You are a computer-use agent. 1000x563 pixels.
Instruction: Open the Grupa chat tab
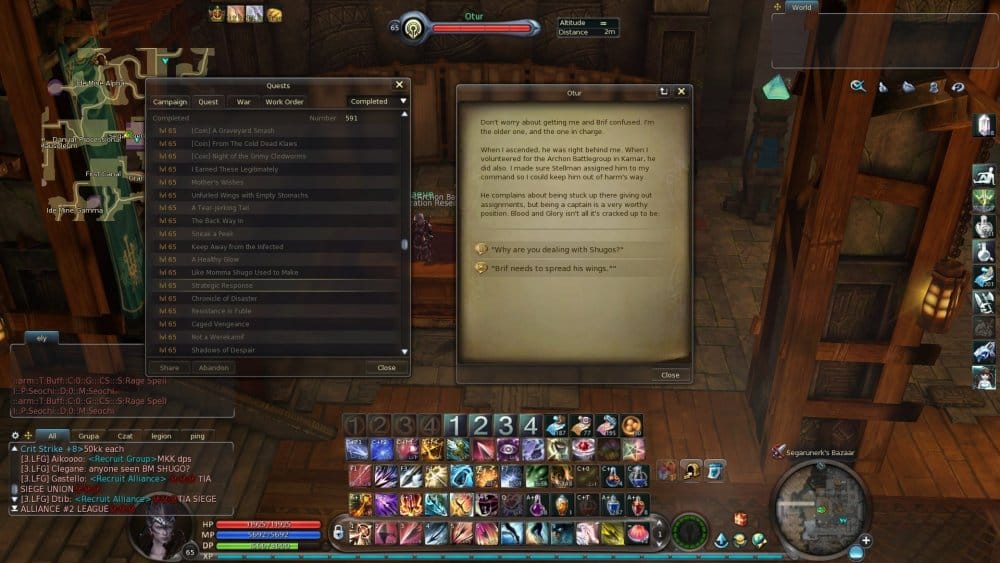[x=88, y=436]
